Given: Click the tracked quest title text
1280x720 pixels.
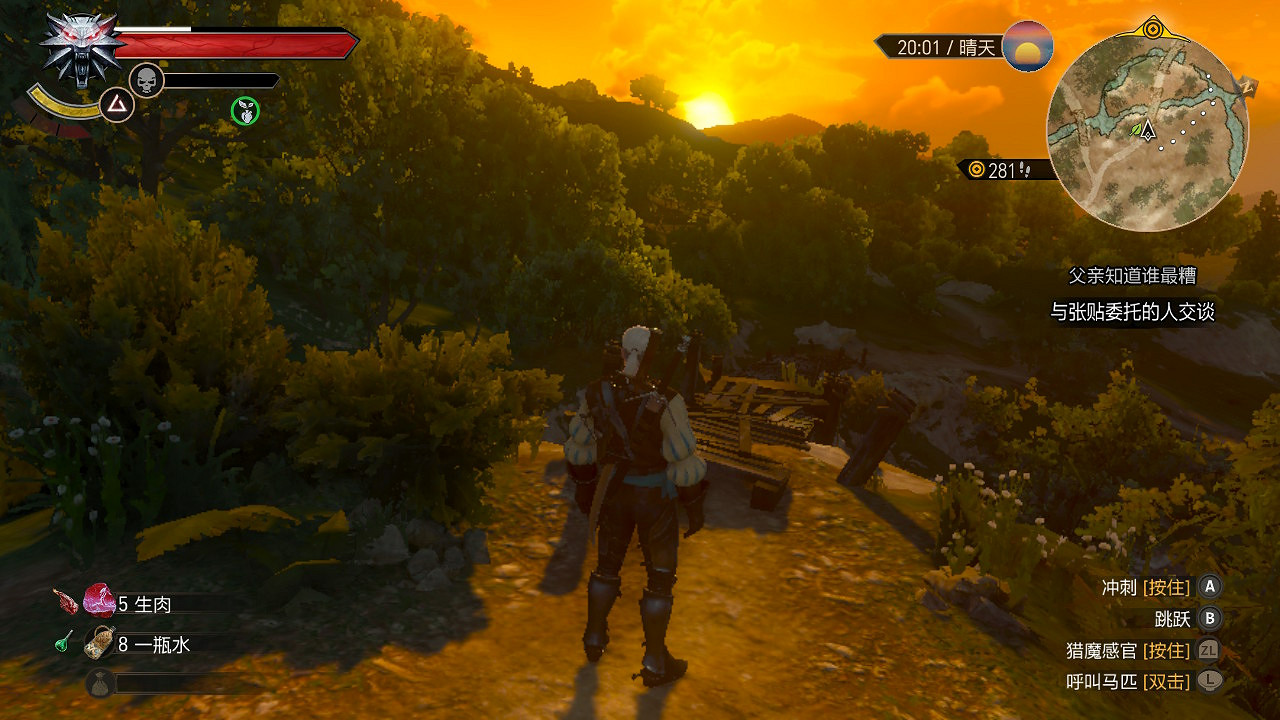Looking at the screenshot, I should point(1132,276).
